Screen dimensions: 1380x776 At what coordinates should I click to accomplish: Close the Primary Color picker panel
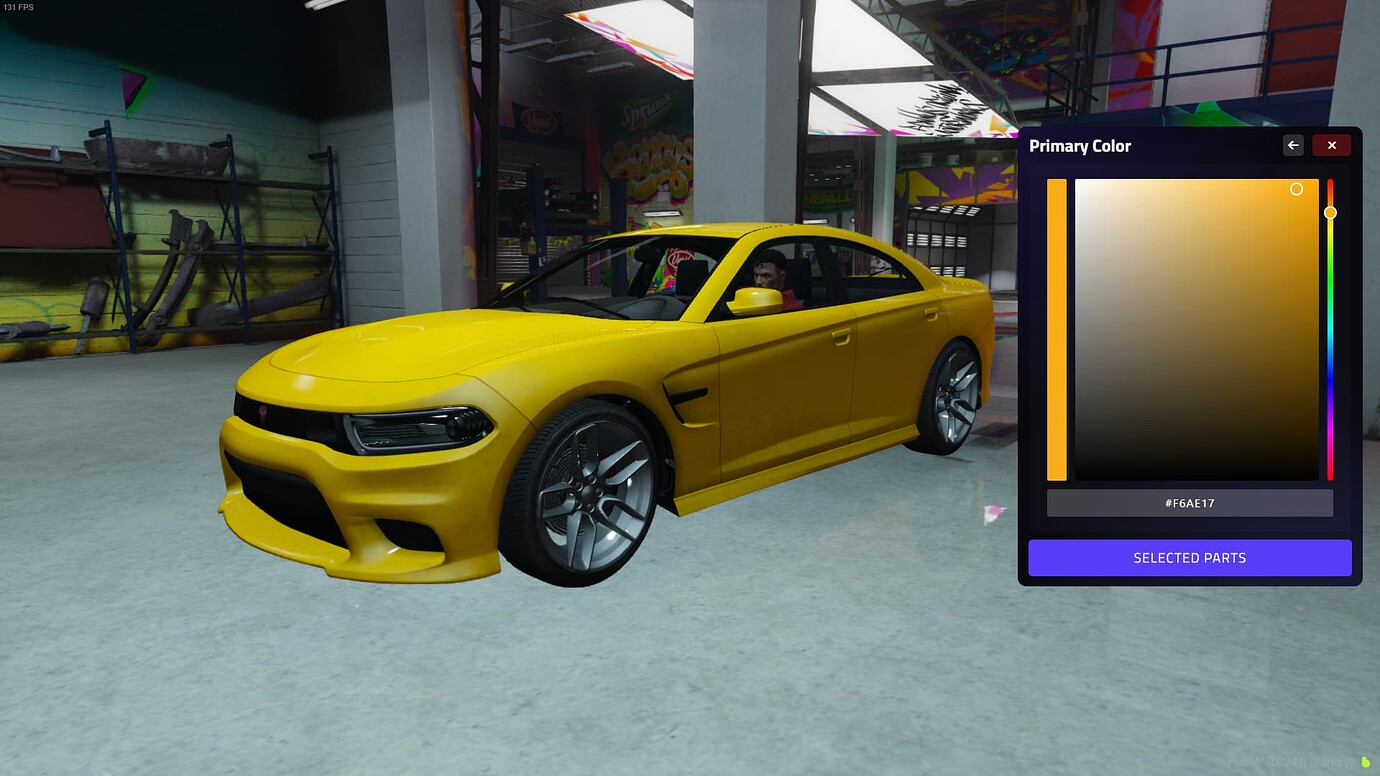1331,145
